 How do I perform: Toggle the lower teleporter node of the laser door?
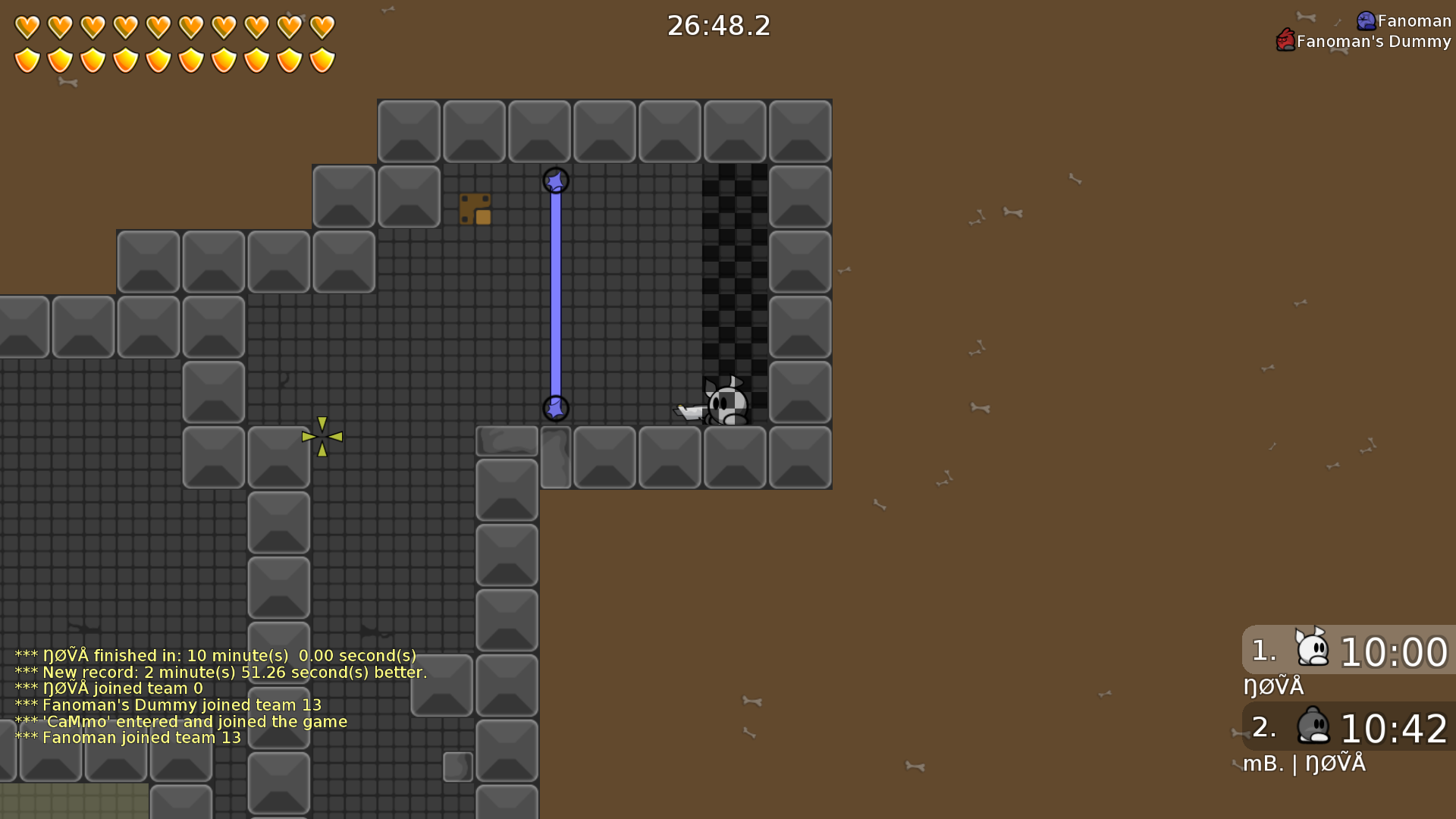[556, 409]
